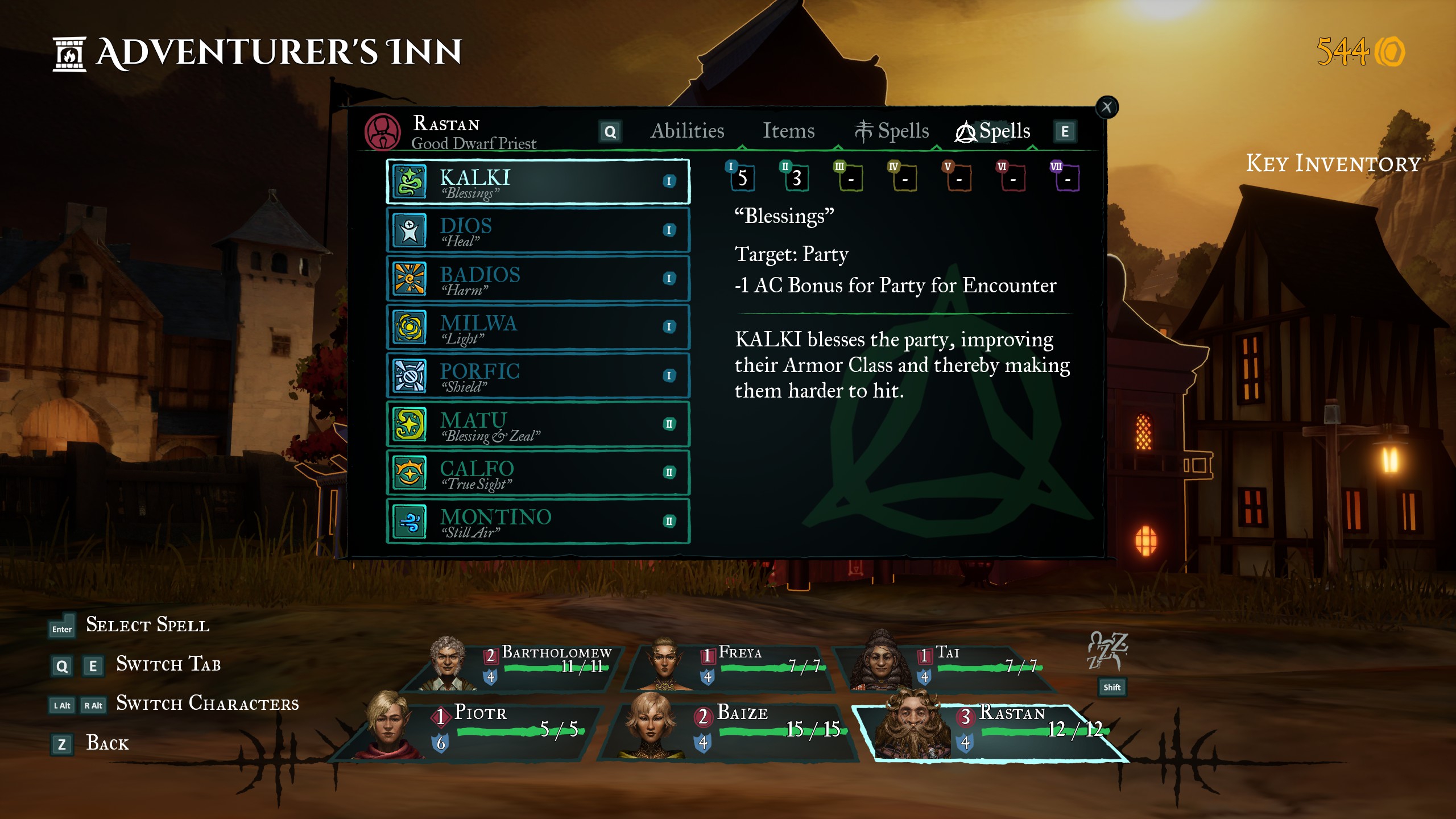Viewport: 1456px width, 819px height.
Task: Open the Key Inventory panel
Action: click(x=1333, y=164)
